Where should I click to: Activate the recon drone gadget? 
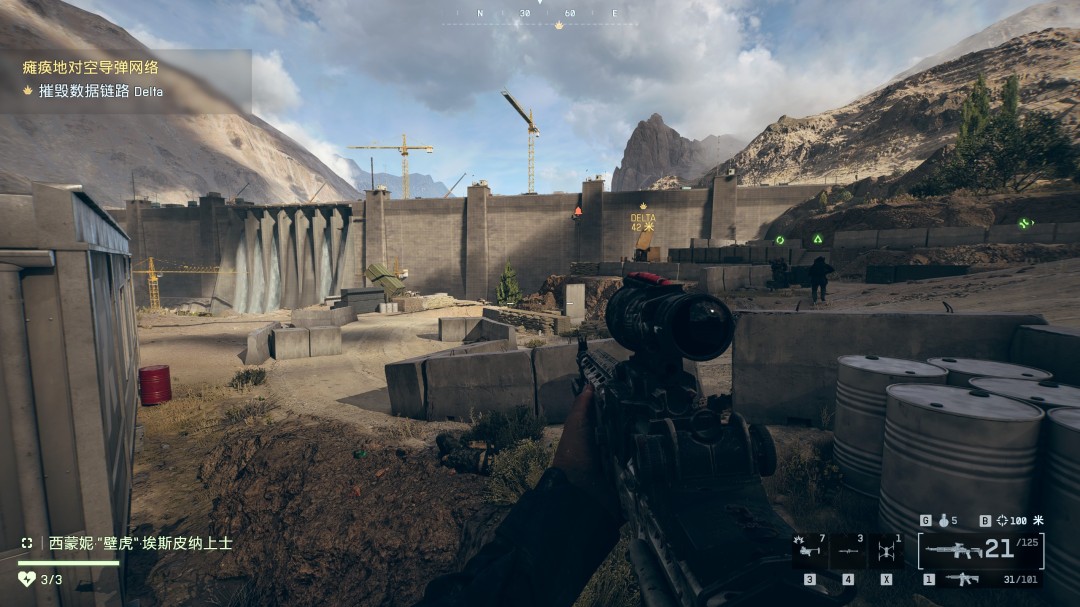click(x=886, y=551)
